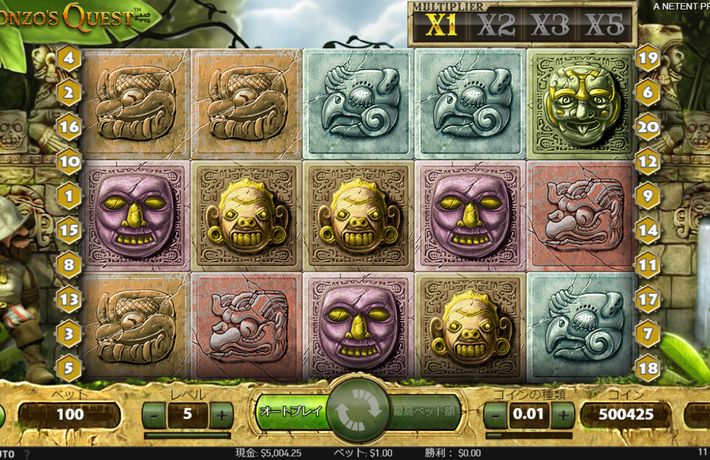Select payline marker number 5
The image size is (710, 460).
point(70,366)
